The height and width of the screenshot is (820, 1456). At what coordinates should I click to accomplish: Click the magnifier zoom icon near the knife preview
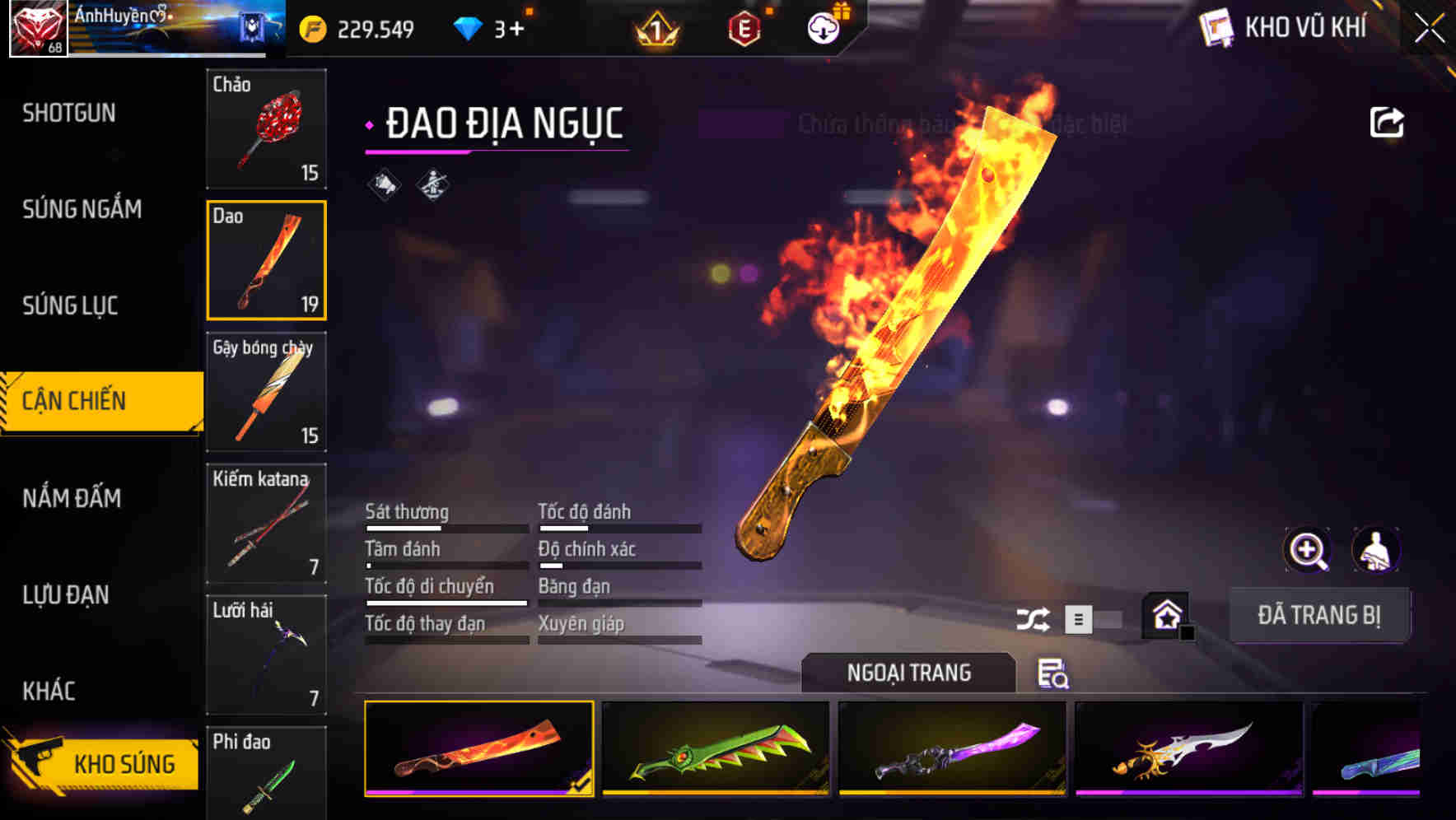point(1308,550)
